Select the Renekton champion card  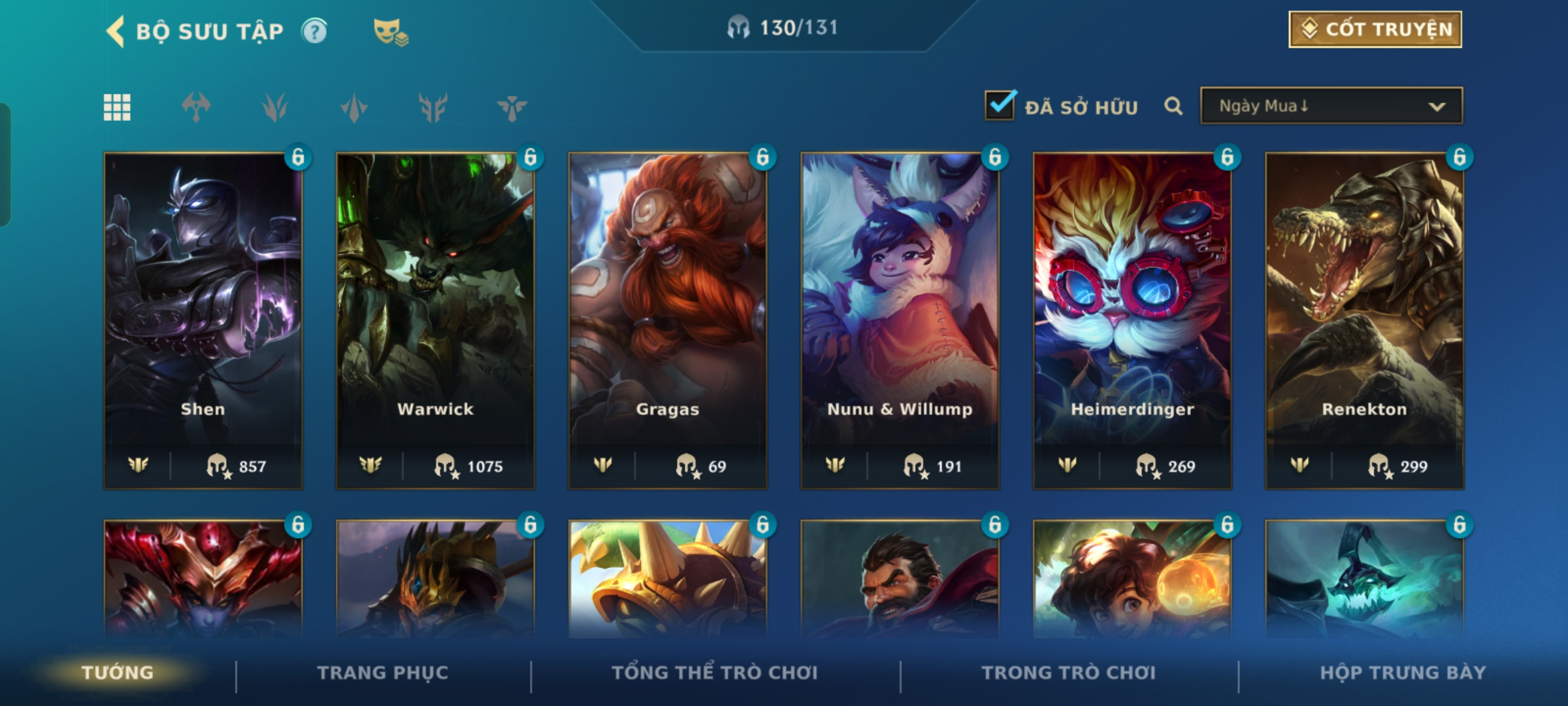pos(1364,320)
